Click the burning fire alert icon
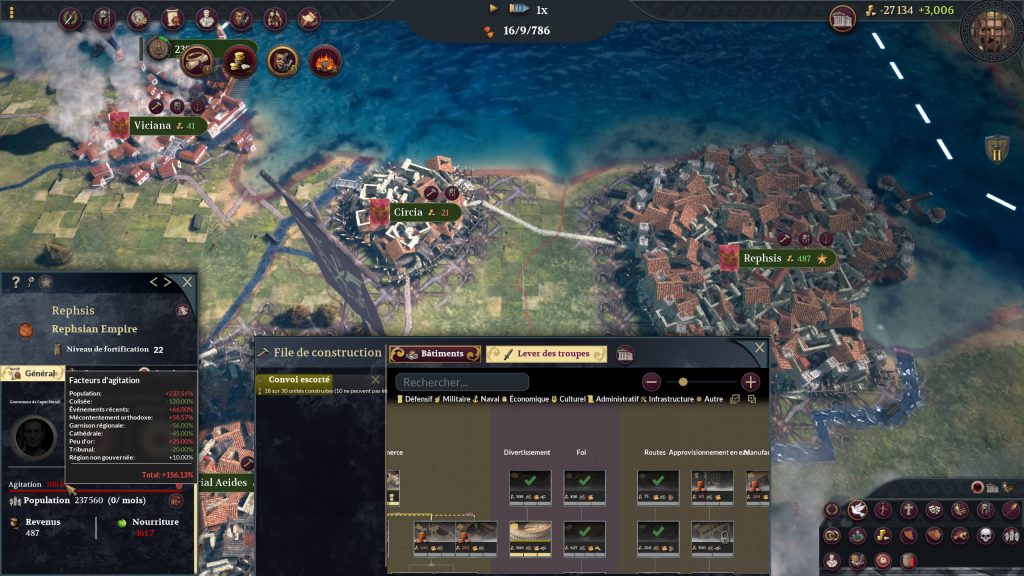 [x=325, y=61]
